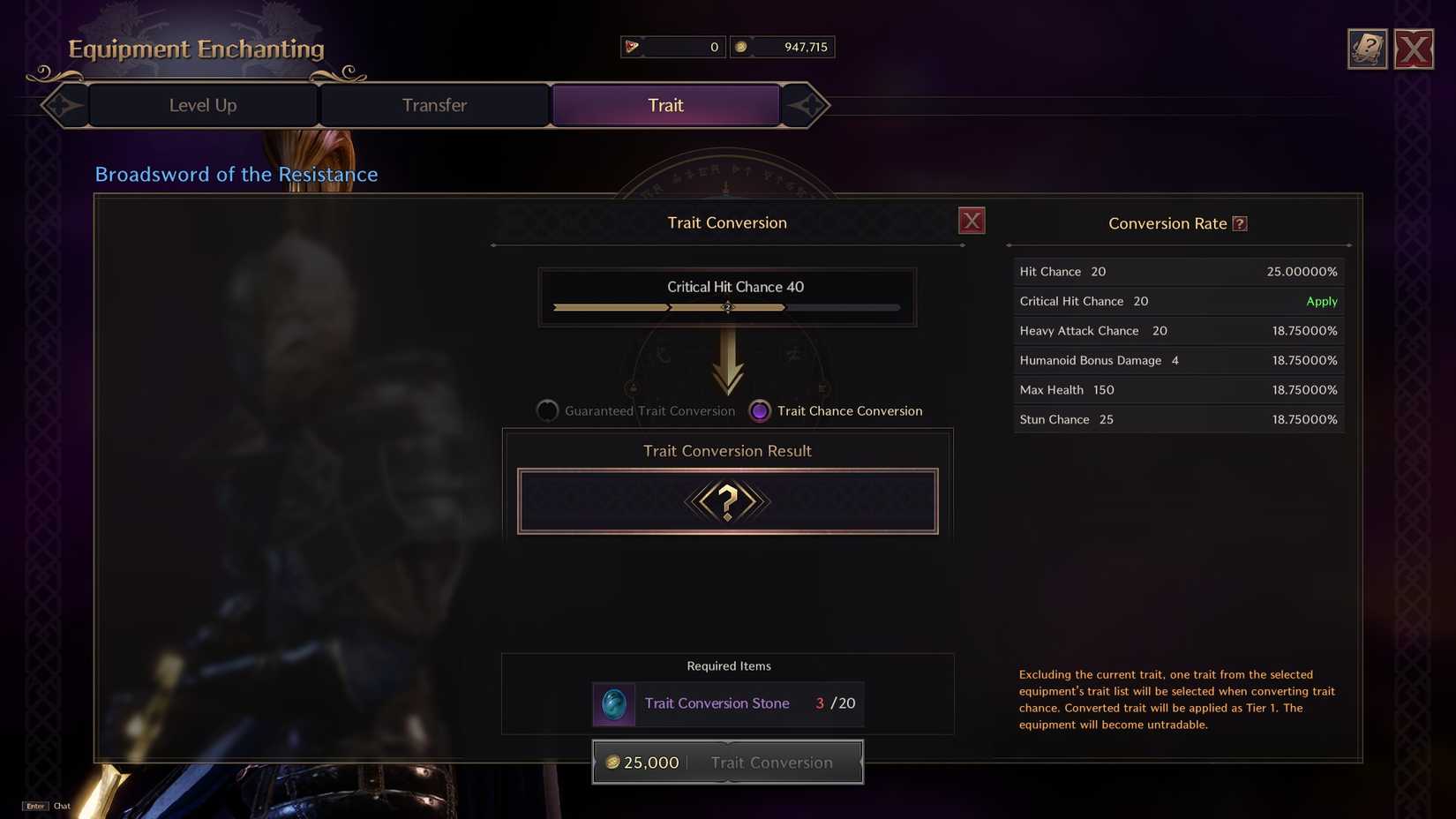Click the Trait Conversion Stone icon
The width and height of the screenshot is (1456, 819).
pyautogui.click(x=613, y=704)
